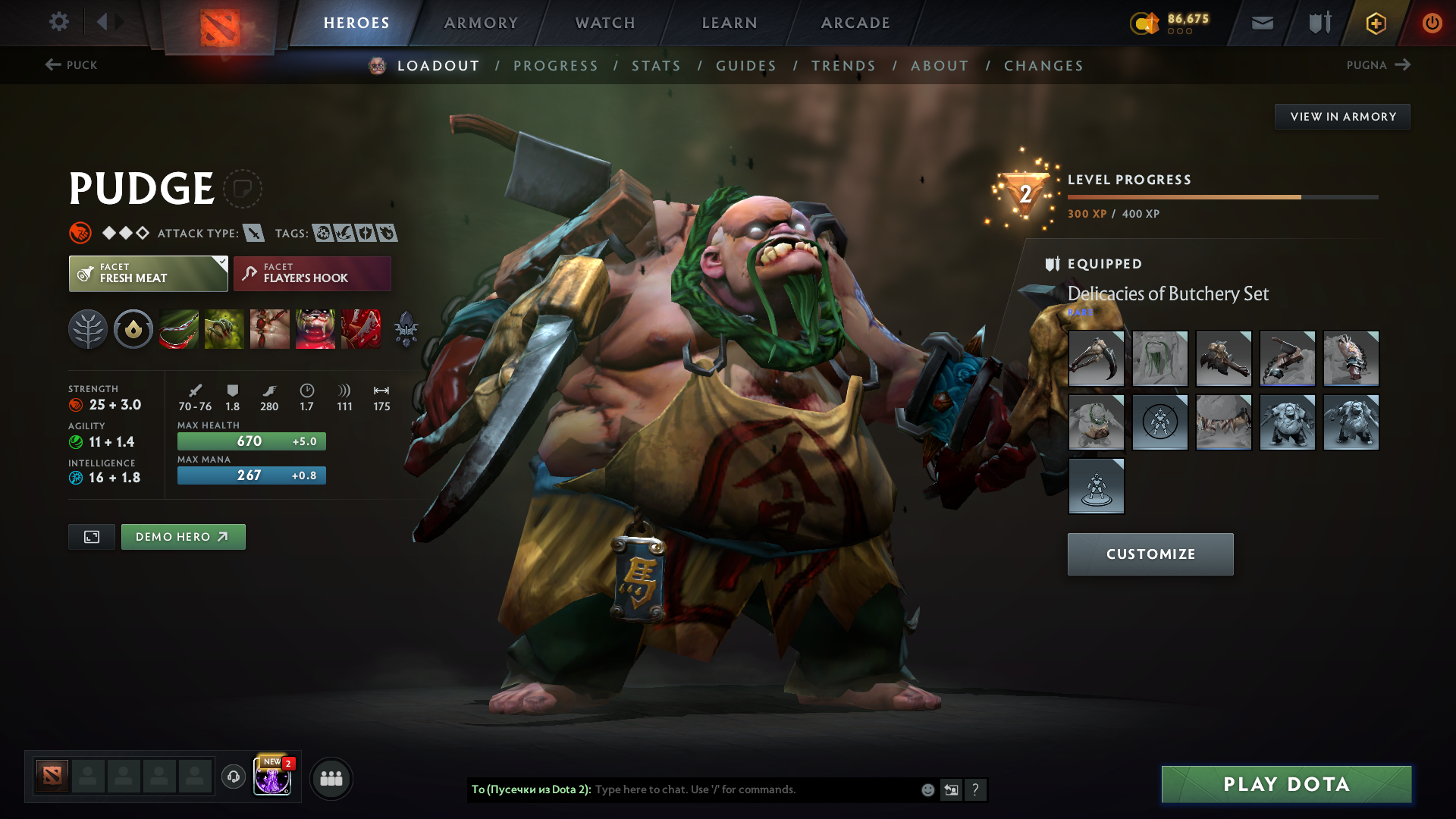Viewport: 1456px width, 819px height.
Task: Click the innate ability droplet icon
Action: click(133, 329)
